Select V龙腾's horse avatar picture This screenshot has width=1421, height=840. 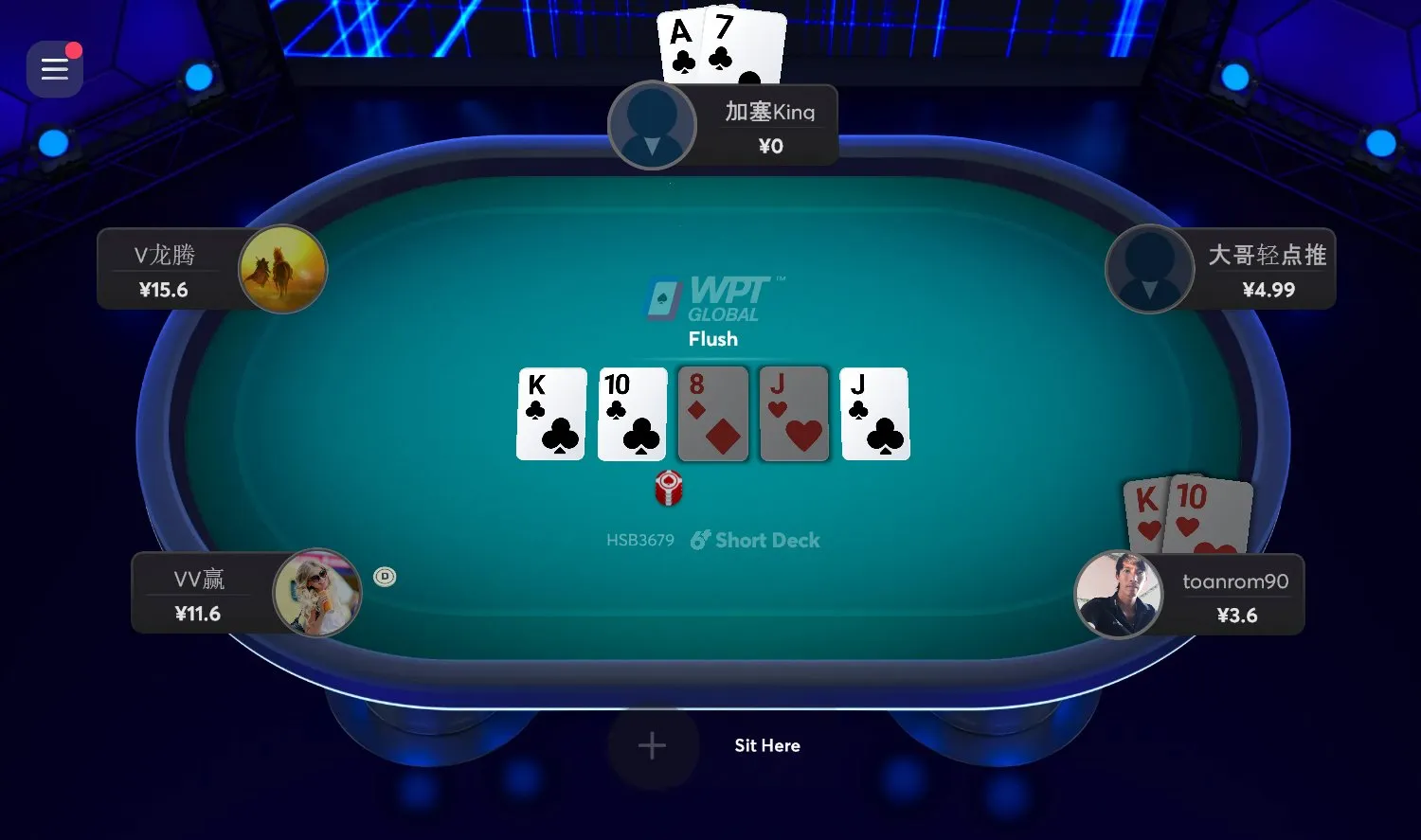click(x=281, y=269)
